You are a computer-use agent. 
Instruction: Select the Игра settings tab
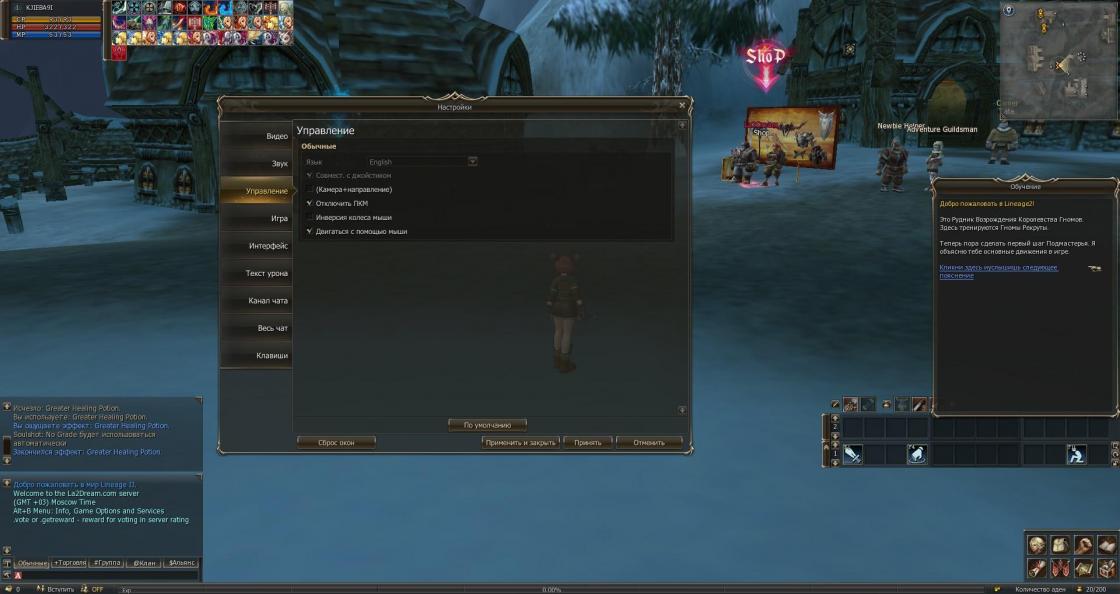pos(256,218)
